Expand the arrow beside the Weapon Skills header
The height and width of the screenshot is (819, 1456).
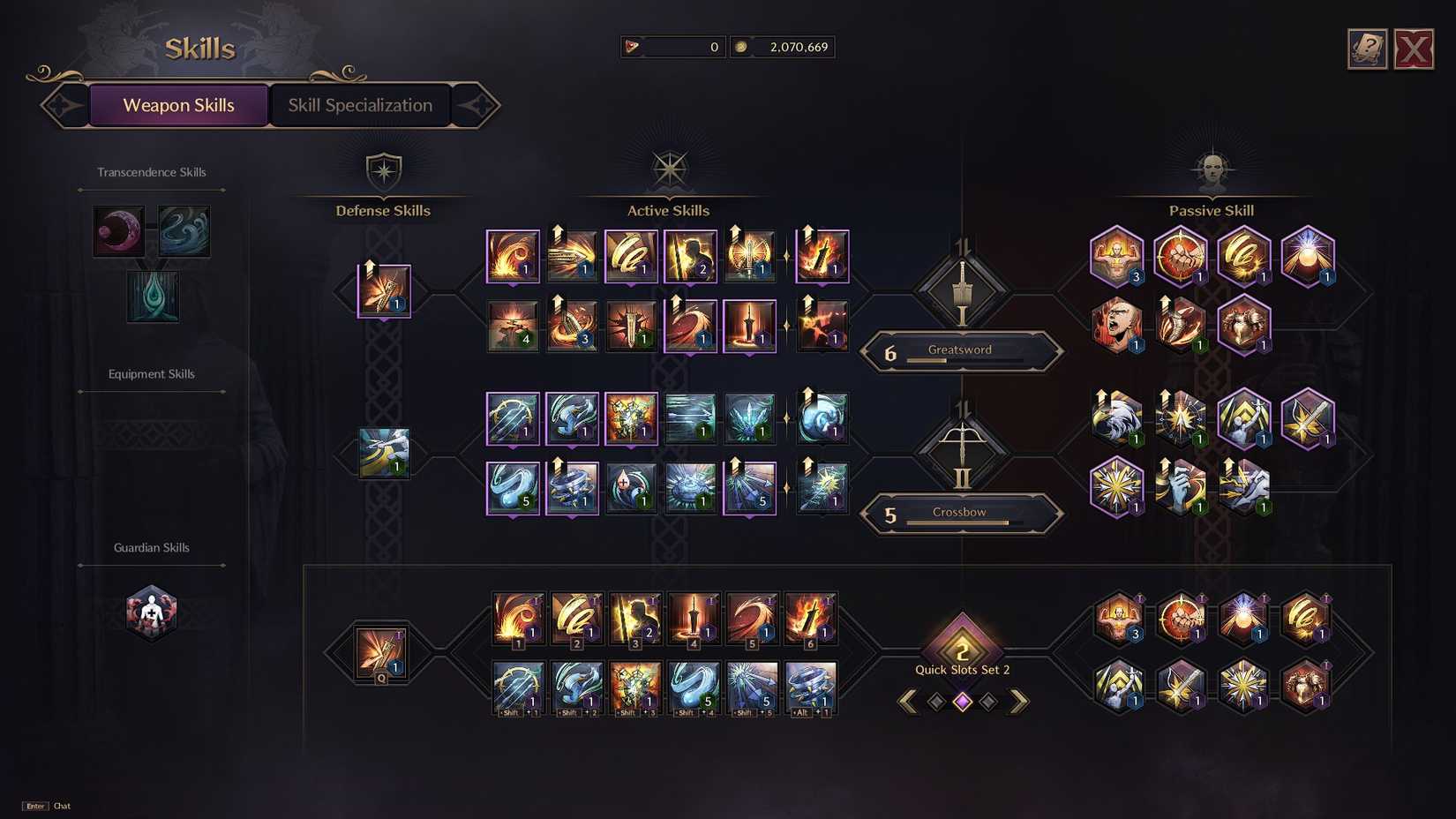(63, 105)
